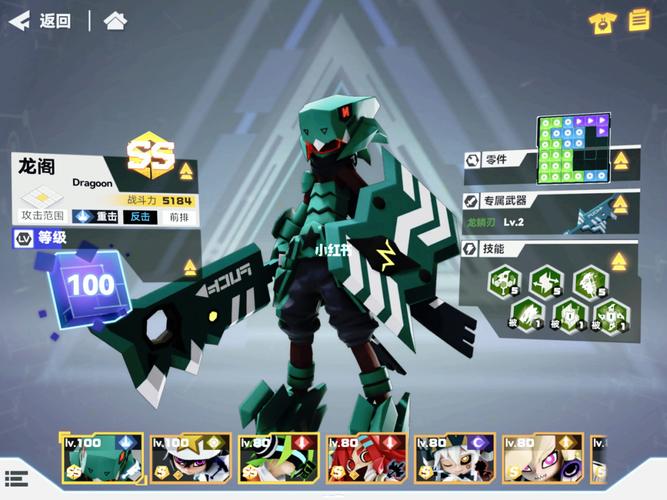Select the blonde lv.80 character portrait

coord(541,459)
